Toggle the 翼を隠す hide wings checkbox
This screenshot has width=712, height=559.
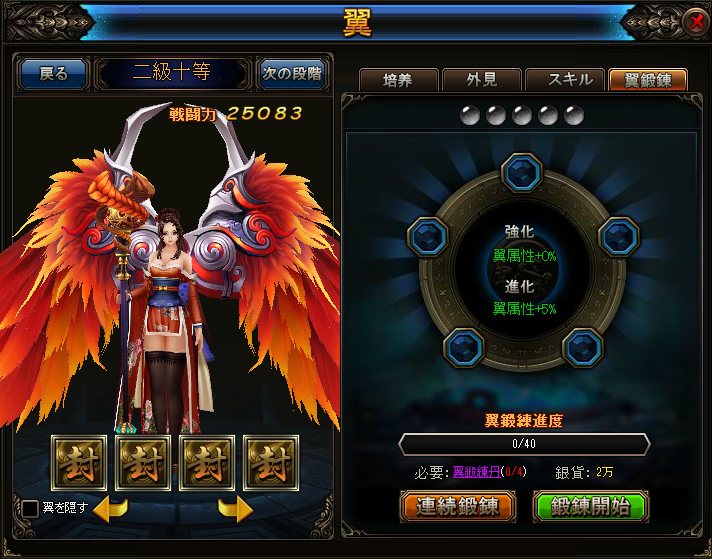[31, 508]
